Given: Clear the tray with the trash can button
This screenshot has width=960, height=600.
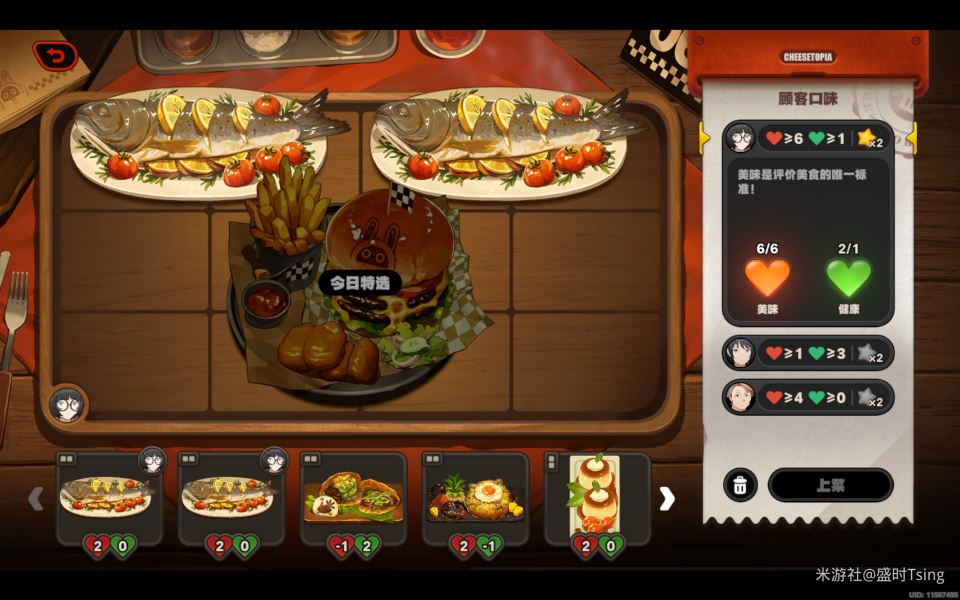Looking at the screenshot, I should [x=740, y=485].
